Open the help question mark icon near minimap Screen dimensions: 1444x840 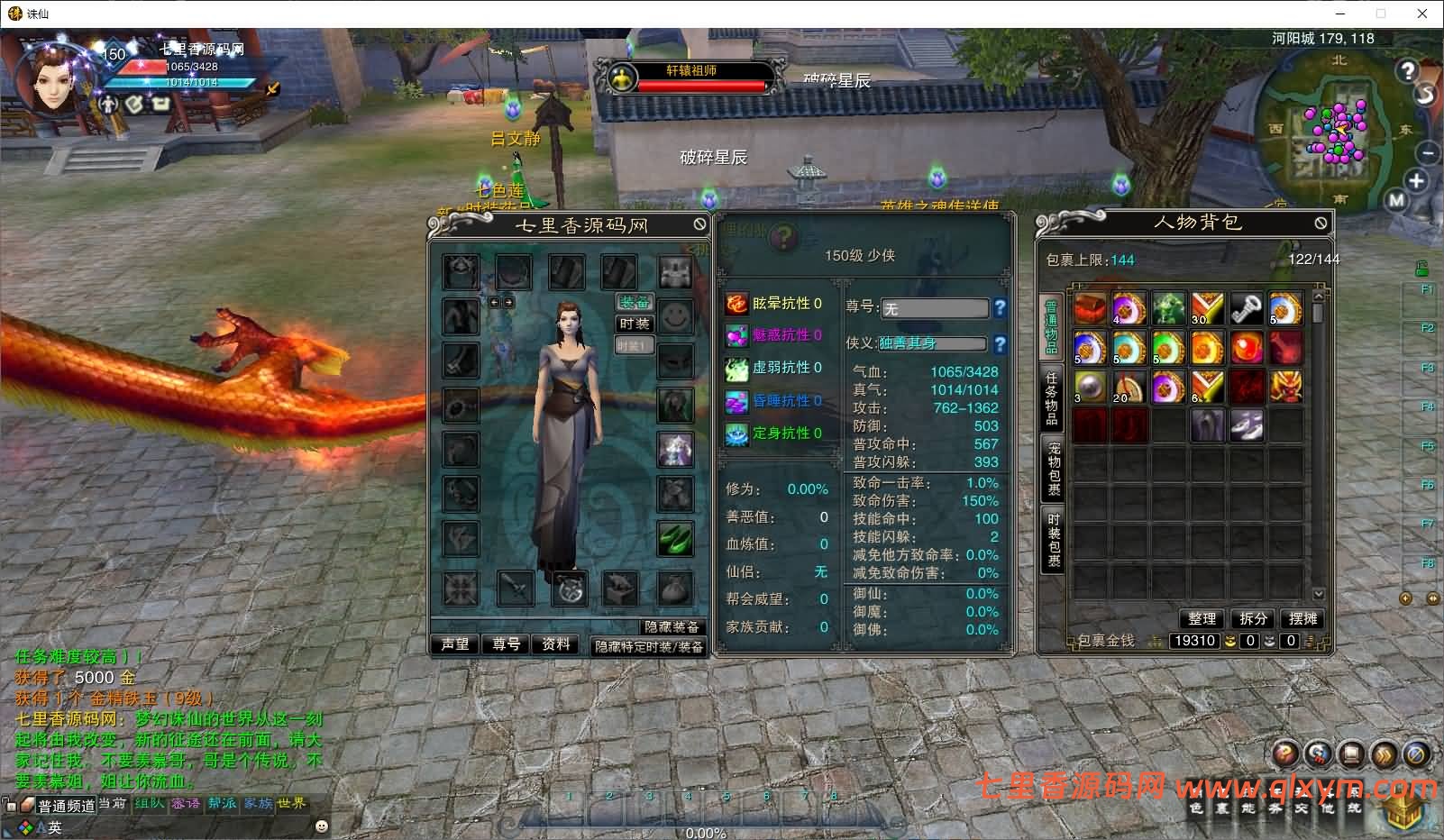pyautogui.click(x=1407, y=70)
